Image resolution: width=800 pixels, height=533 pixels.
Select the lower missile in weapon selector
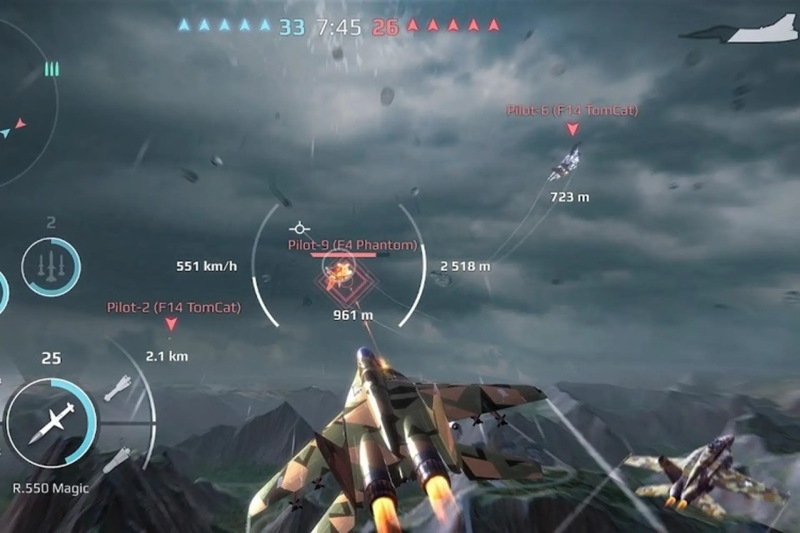point(117,458)
